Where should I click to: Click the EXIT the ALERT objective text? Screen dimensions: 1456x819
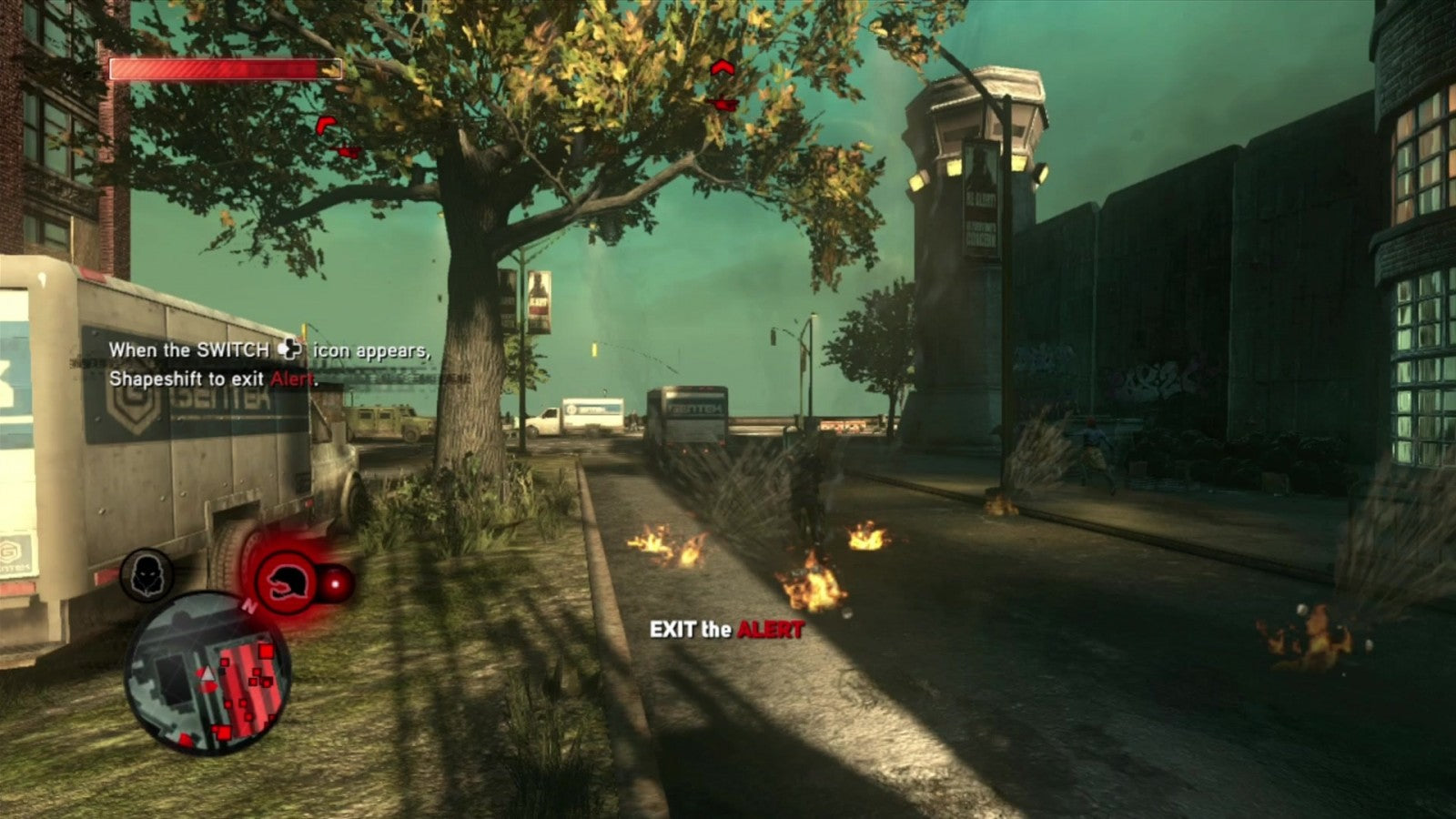click(726, 628)
